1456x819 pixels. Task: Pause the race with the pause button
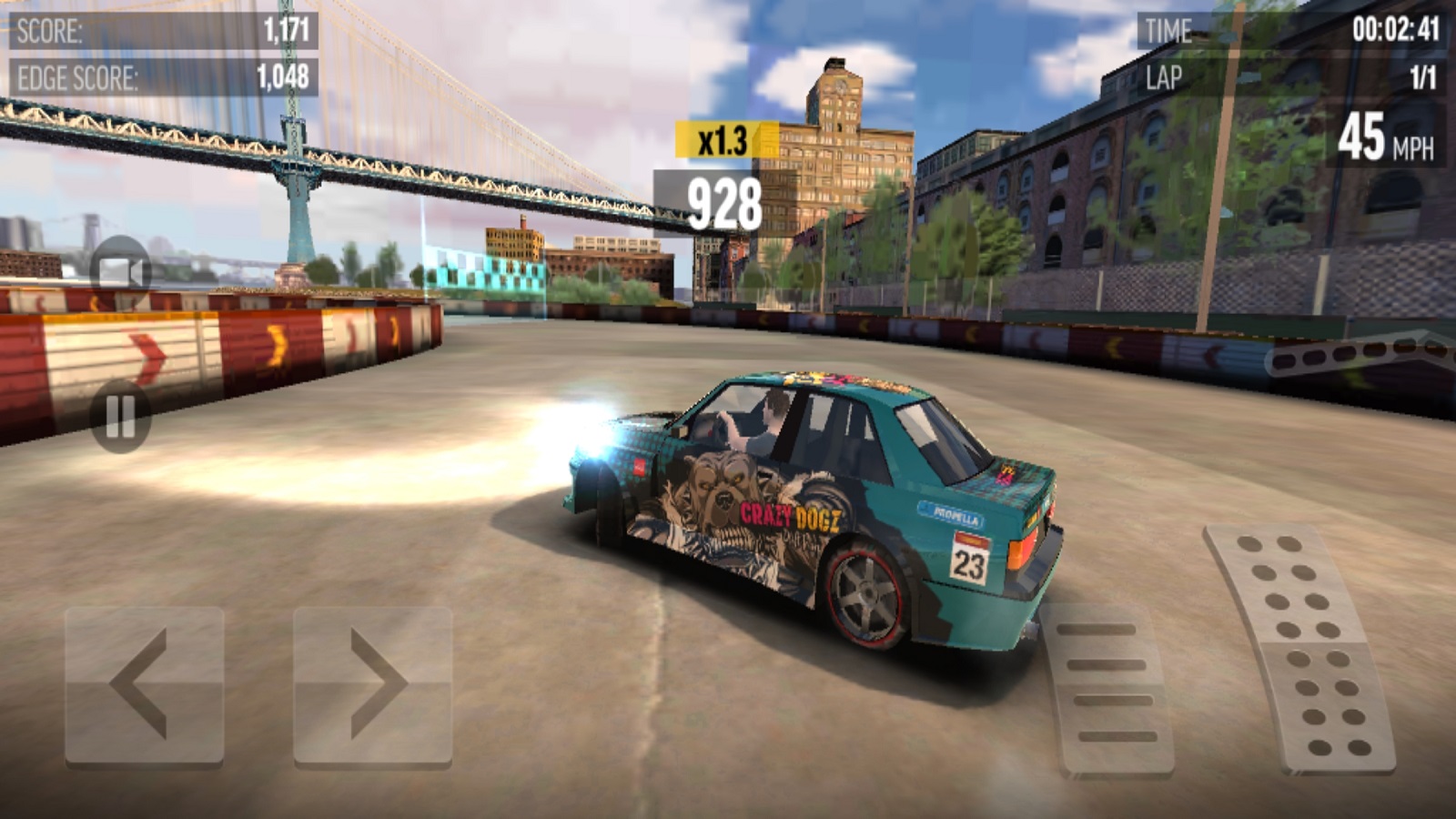coord(120,418)
